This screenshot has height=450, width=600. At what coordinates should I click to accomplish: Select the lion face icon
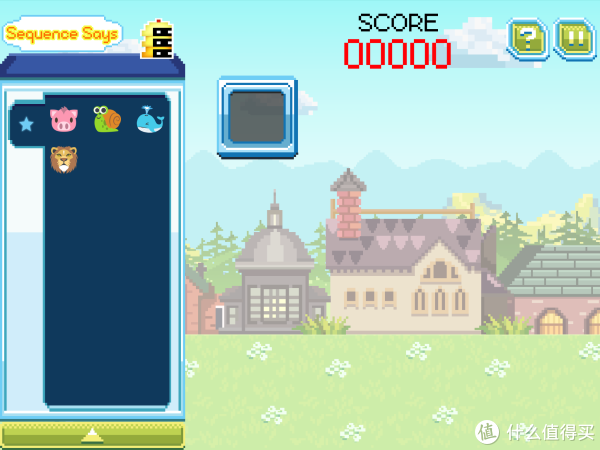64,159
